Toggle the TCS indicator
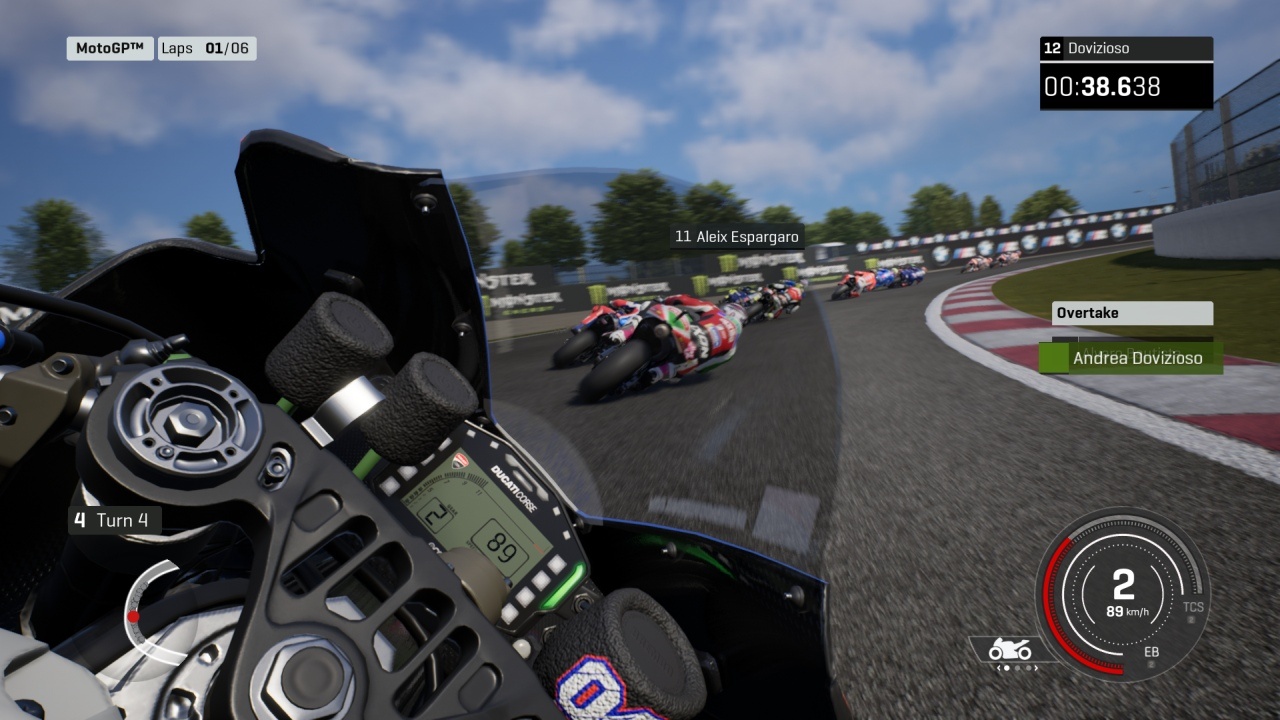 click(x=1192, y=608)
